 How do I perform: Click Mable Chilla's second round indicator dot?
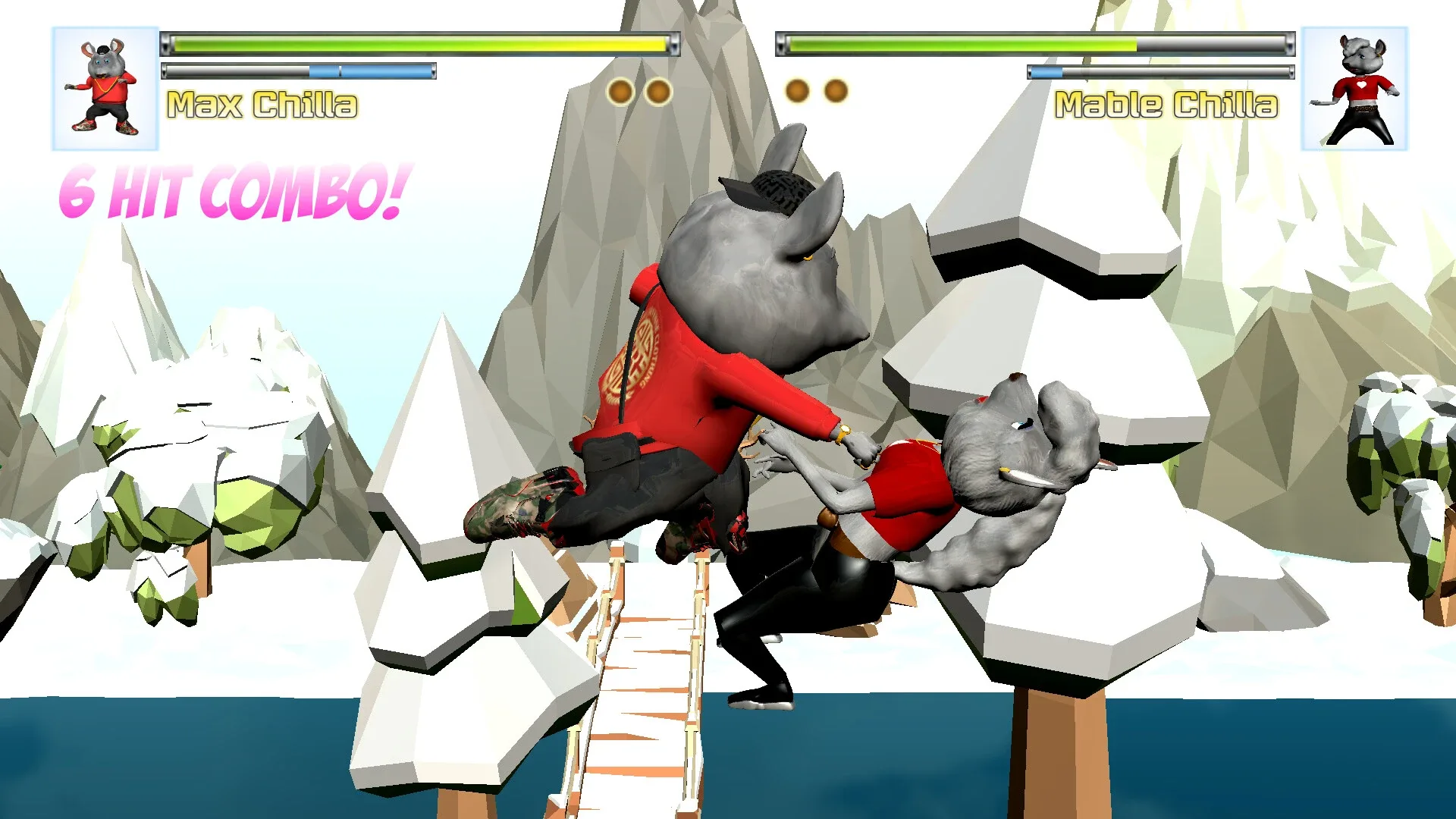836,89
